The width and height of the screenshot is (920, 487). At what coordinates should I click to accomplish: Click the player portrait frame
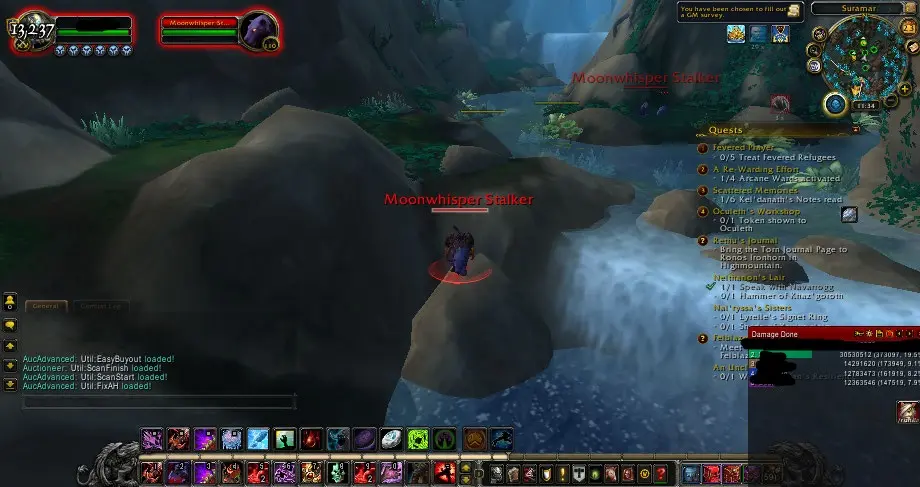(x=27, y=31)
